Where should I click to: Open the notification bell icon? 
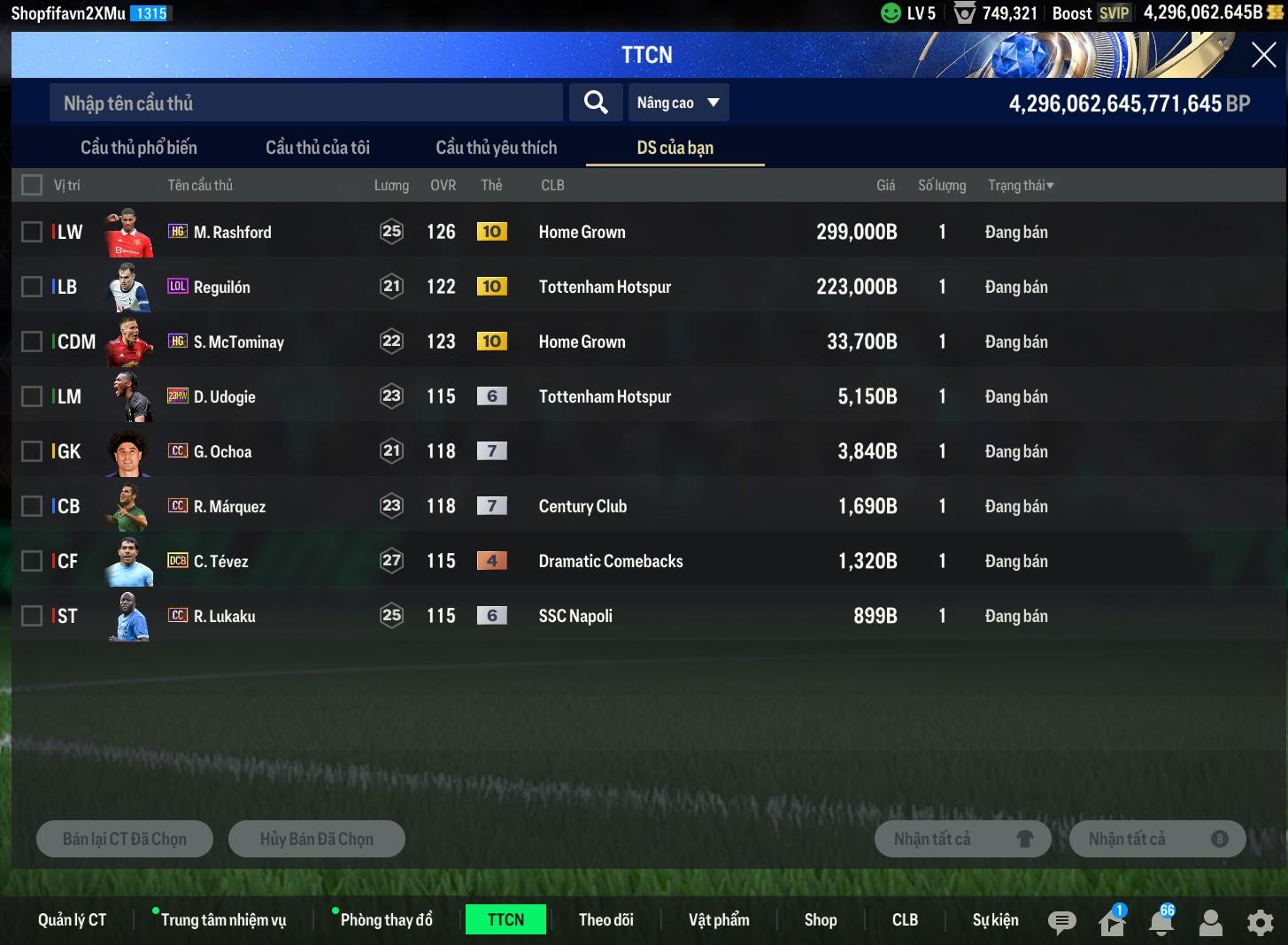[1161, 923]
